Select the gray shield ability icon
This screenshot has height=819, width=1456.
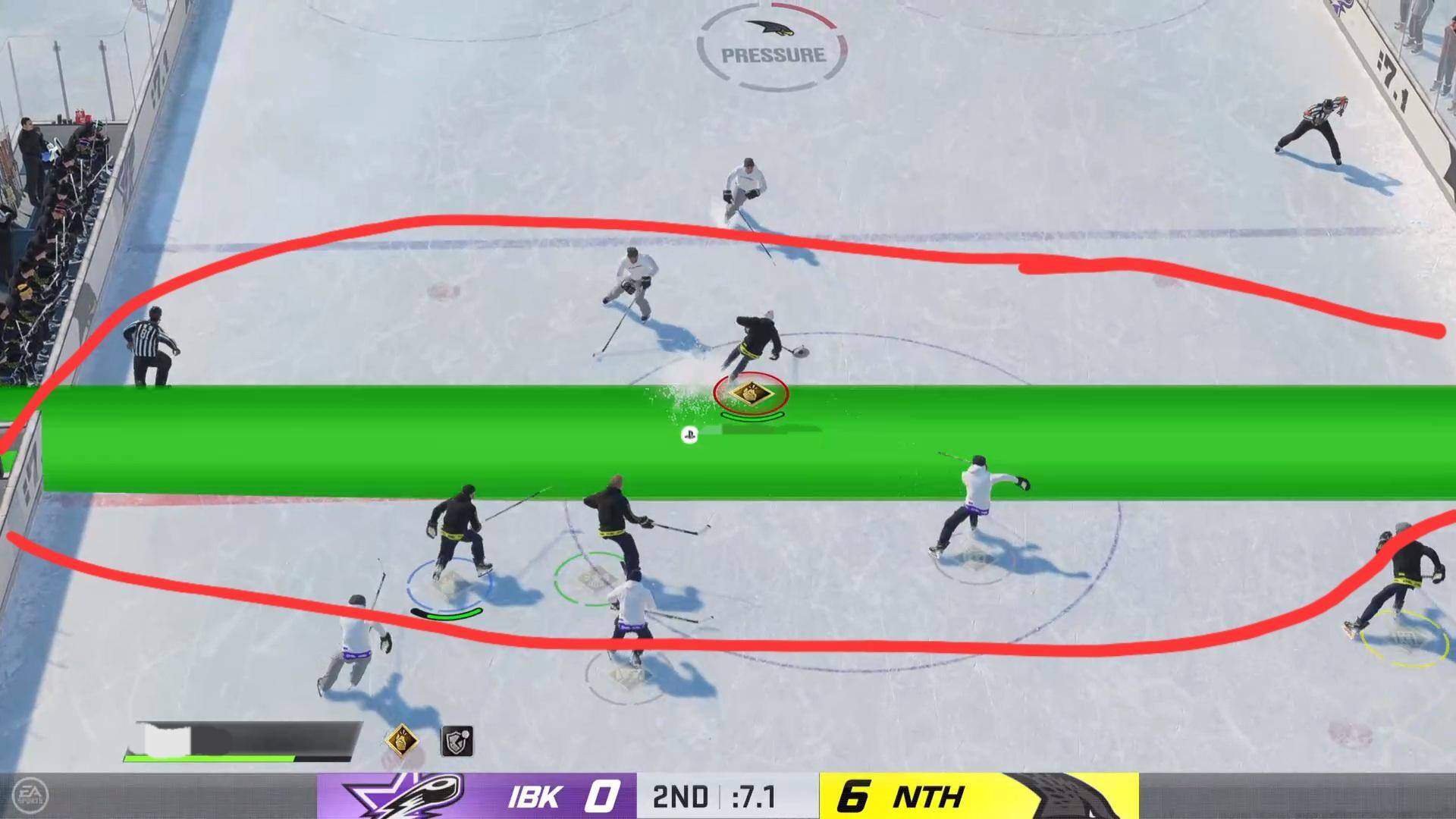(457, 742)
